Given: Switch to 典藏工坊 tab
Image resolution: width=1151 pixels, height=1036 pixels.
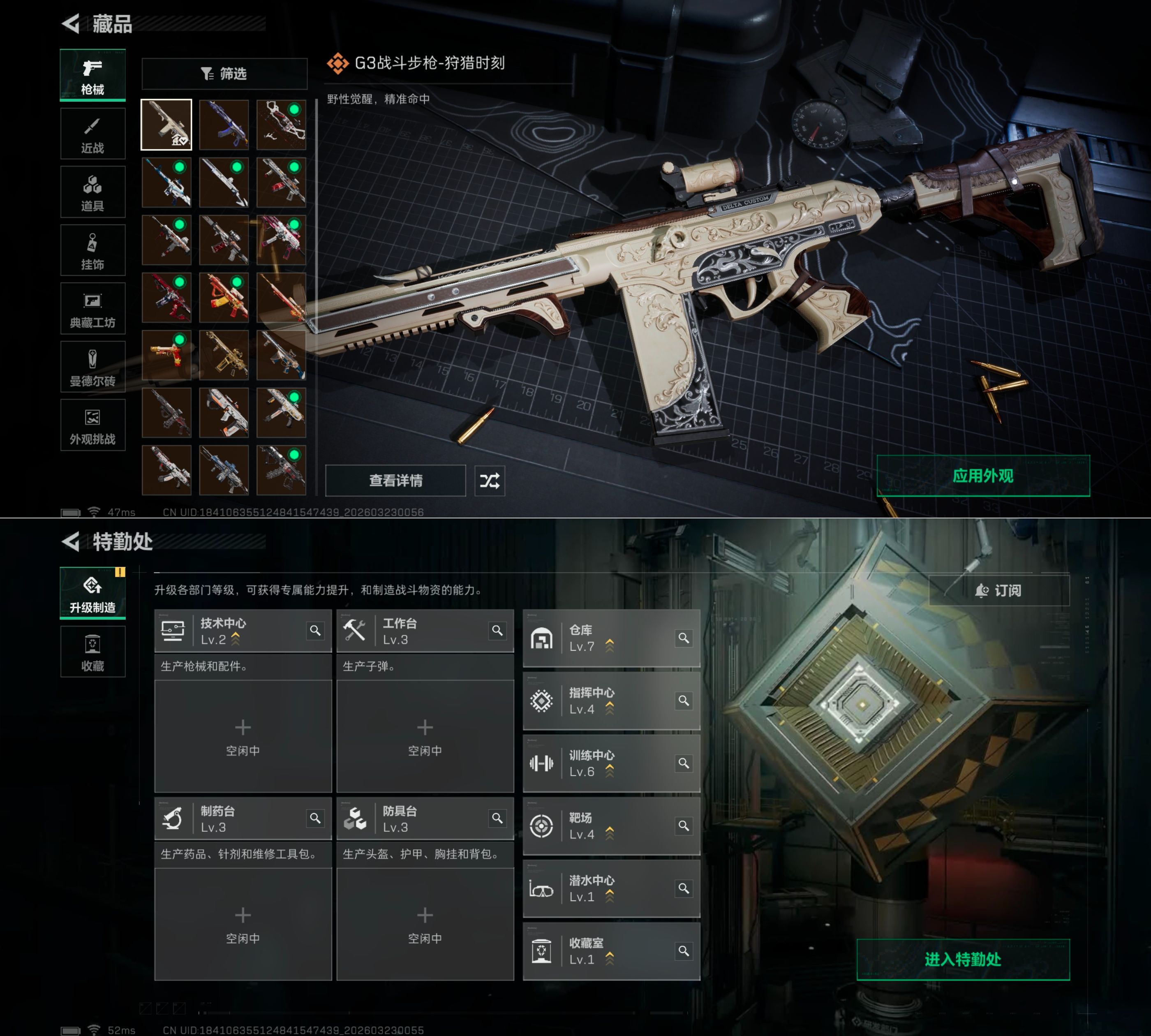Looking at the screenshot, I should click(x=93, y=309).
